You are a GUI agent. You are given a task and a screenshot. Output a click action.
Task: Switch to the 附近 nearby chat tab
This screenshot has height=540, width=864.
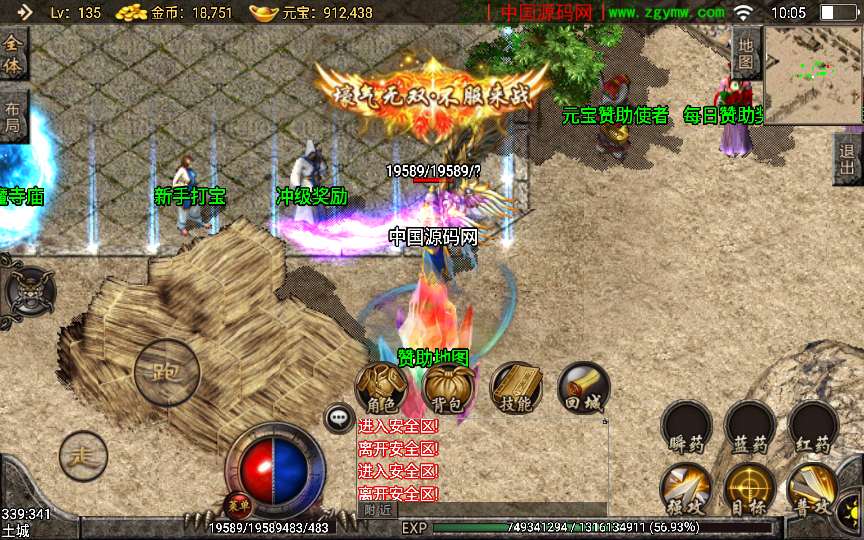(x=377, y=510)
